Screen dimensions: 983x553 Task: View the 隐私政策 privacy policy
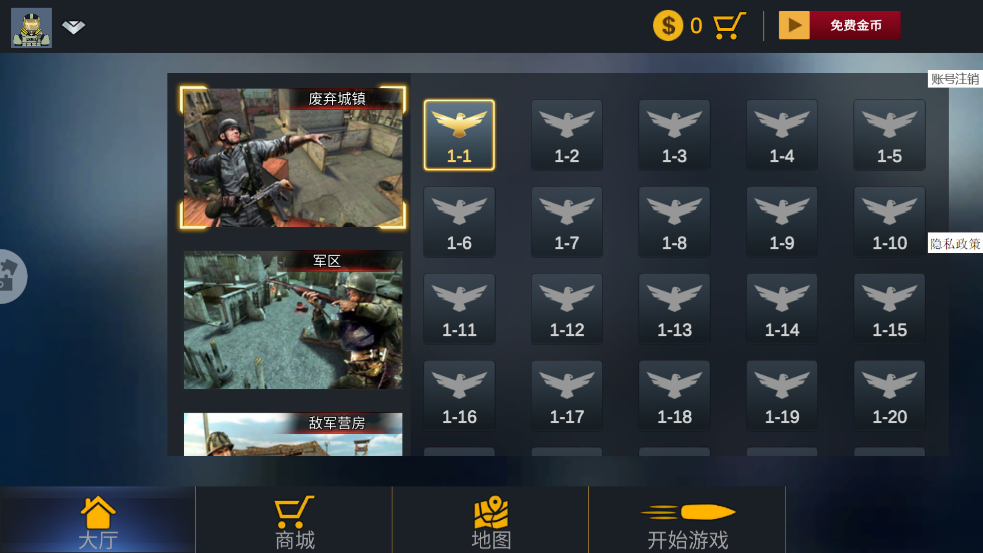tap(955, 243)
